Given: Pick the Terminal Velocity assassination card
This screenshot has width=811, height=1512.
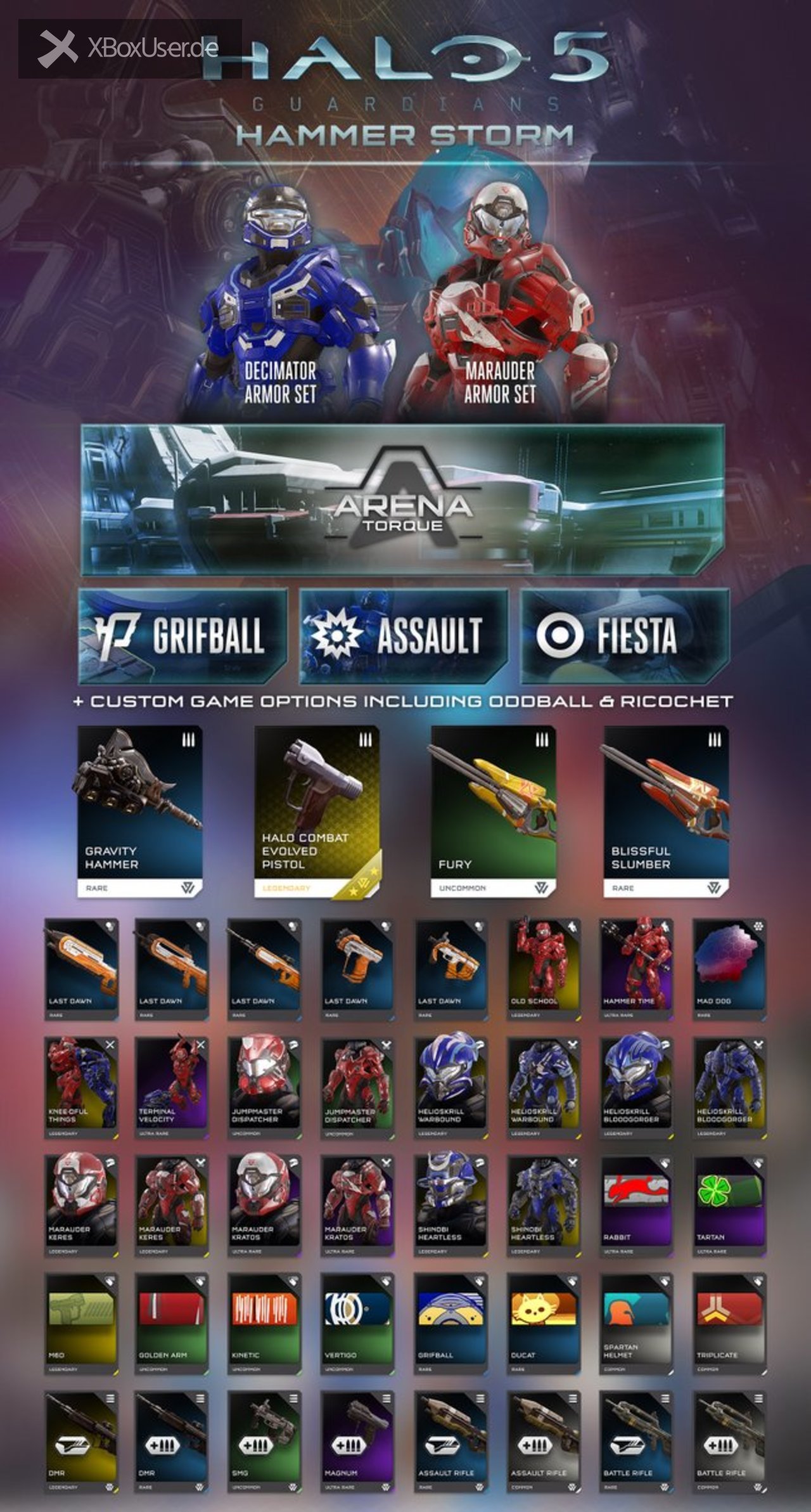Looking at the screenshot, I should 172,1087.
